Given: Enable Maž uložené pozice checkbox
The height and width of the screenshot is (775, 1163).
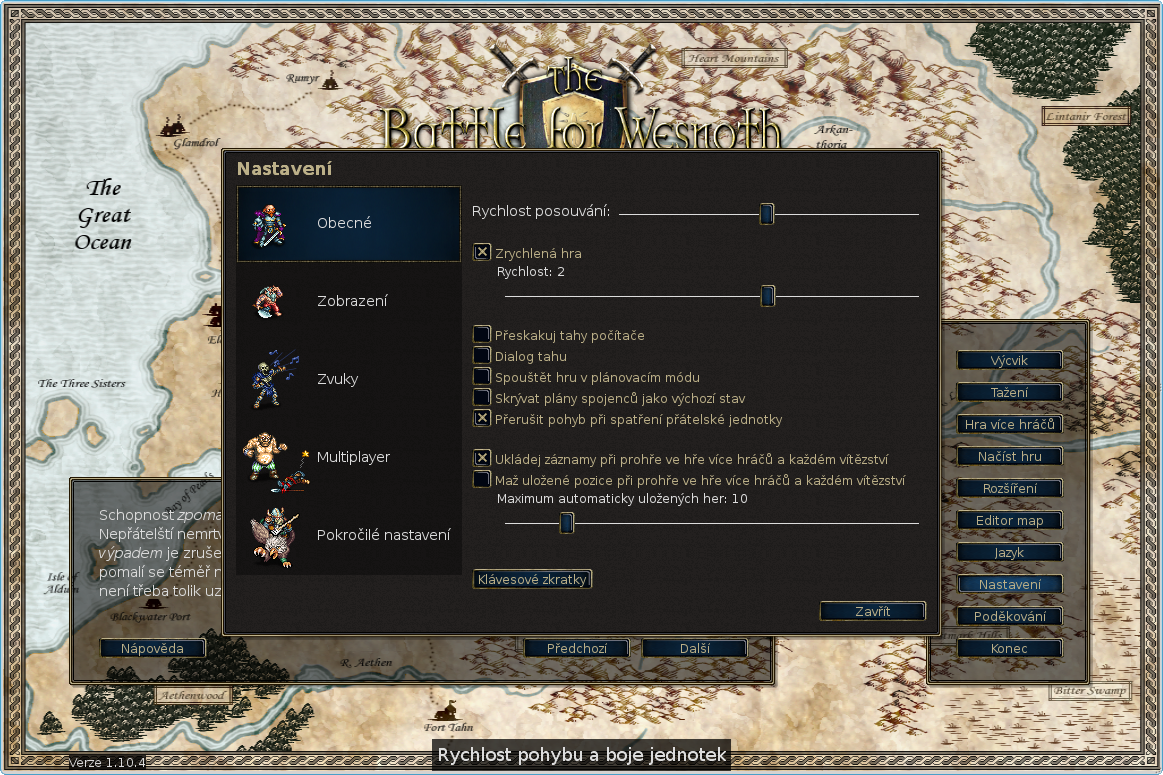Looking at the screenshot, I should 482,479.
